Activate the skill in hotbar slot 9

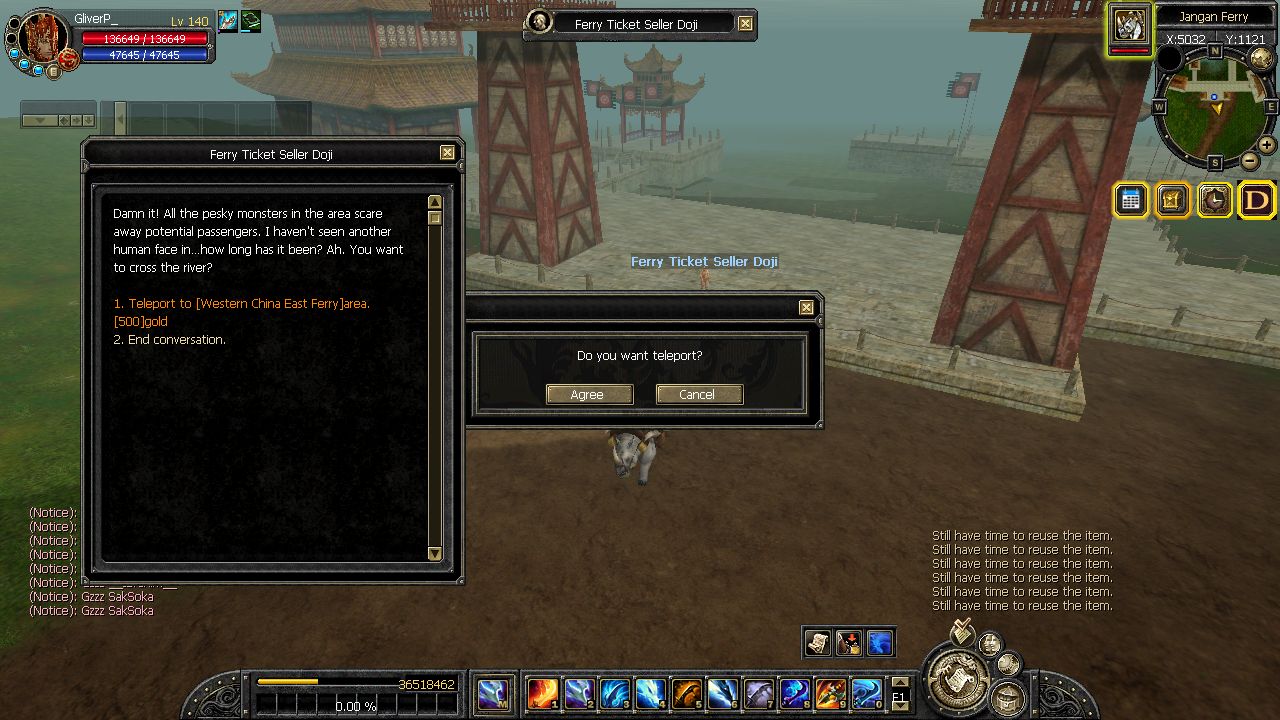(x=831, y=693)
